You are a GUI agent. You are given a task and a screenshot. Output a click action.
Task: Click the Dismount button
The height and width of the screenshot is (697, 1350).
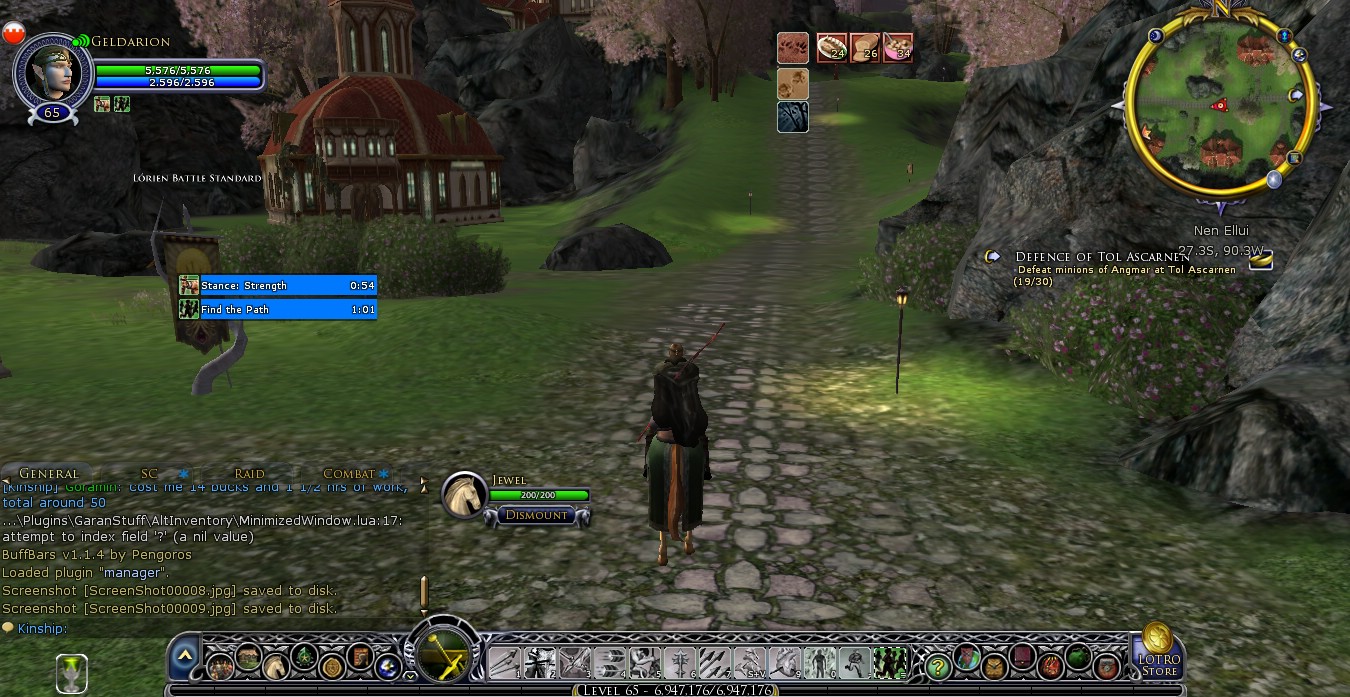[536, 515]
